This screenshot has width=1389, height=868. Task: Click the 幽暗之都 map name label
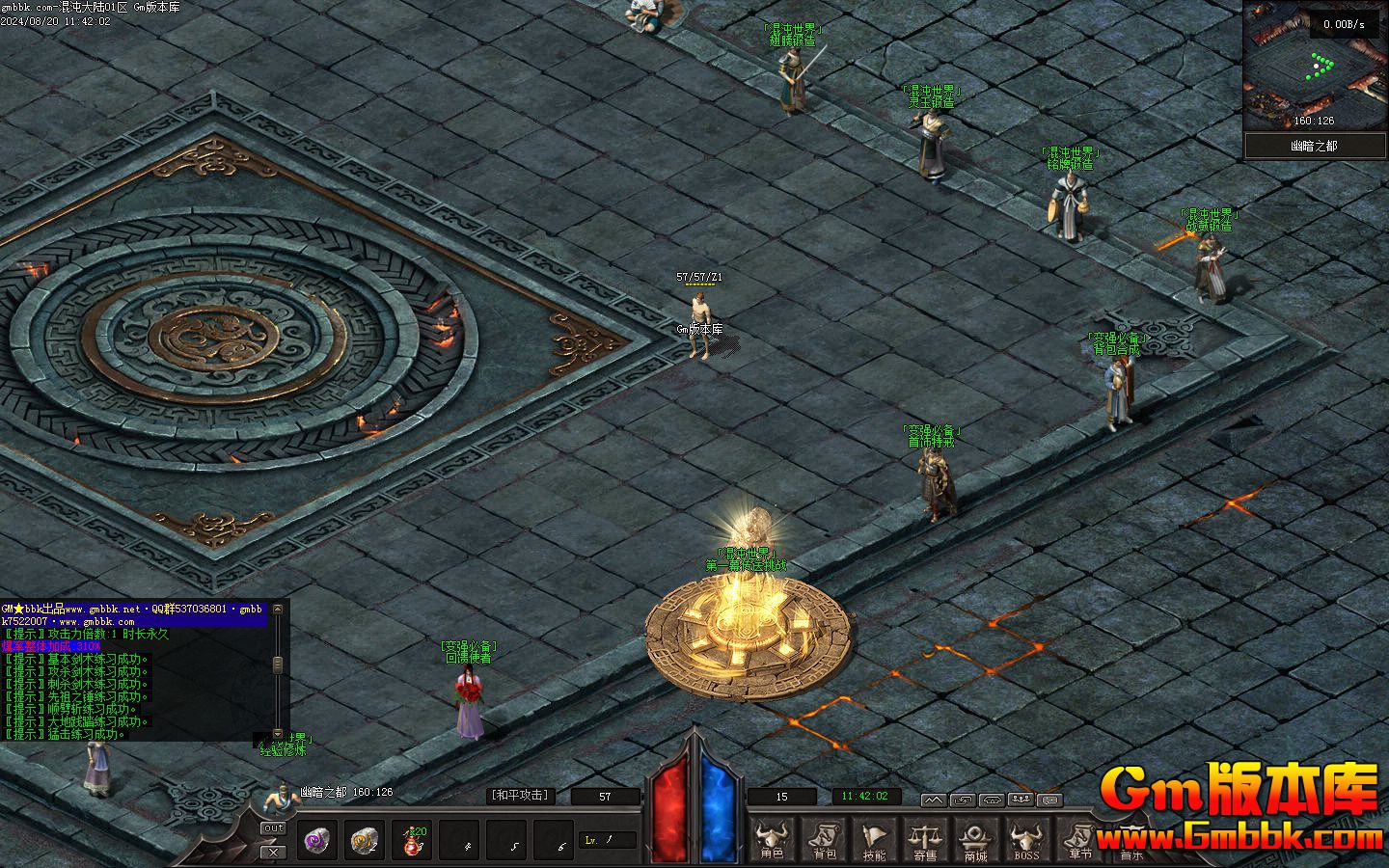pyautogui.click(x=1314, y=147)
